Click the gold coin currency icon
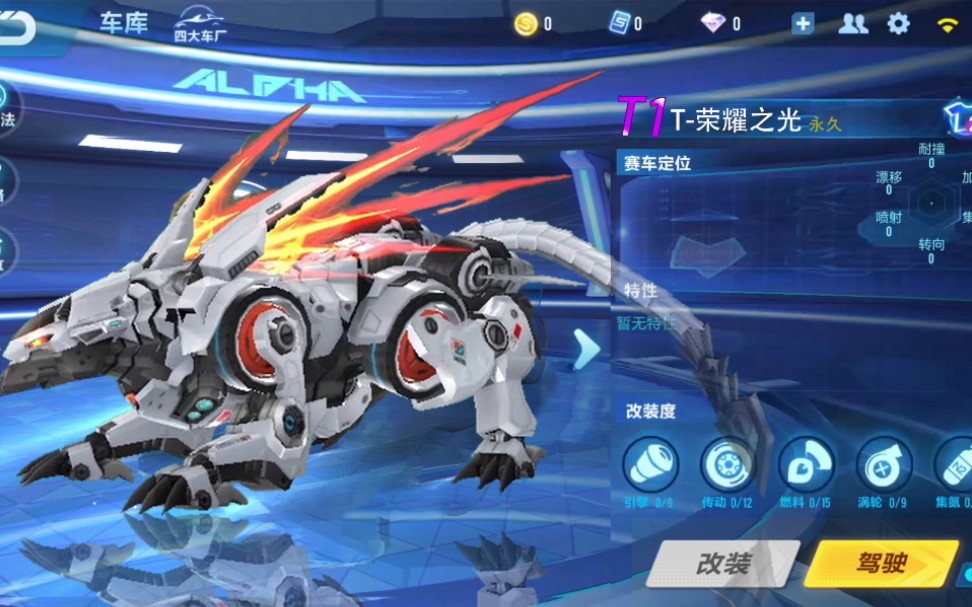Screen dimensions: 972x607 [x=526, y=24]
